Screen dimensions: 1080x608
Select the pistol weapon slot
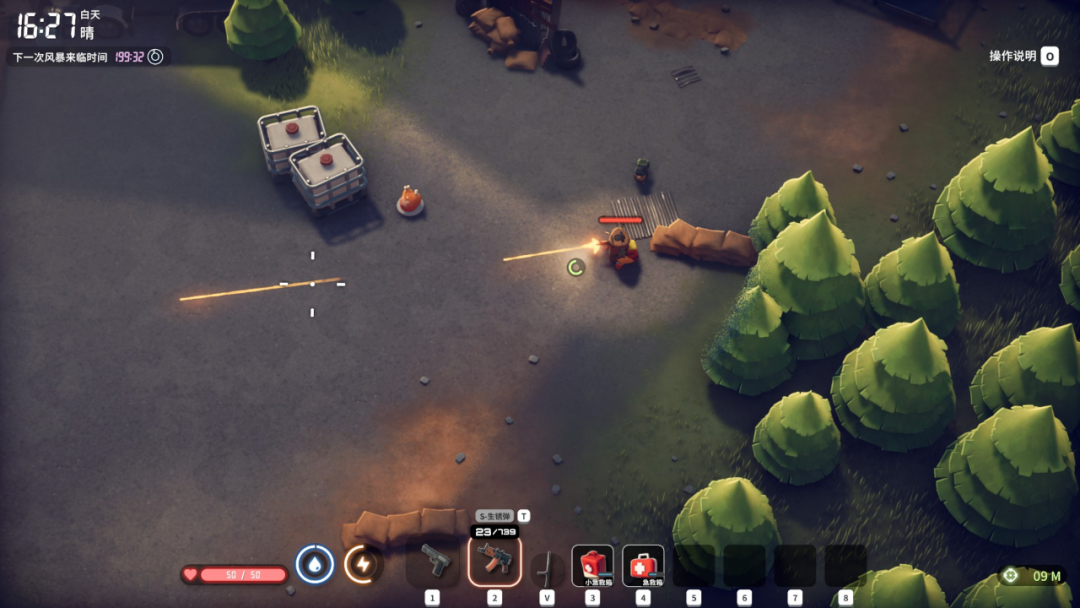[x=433, y=563]
